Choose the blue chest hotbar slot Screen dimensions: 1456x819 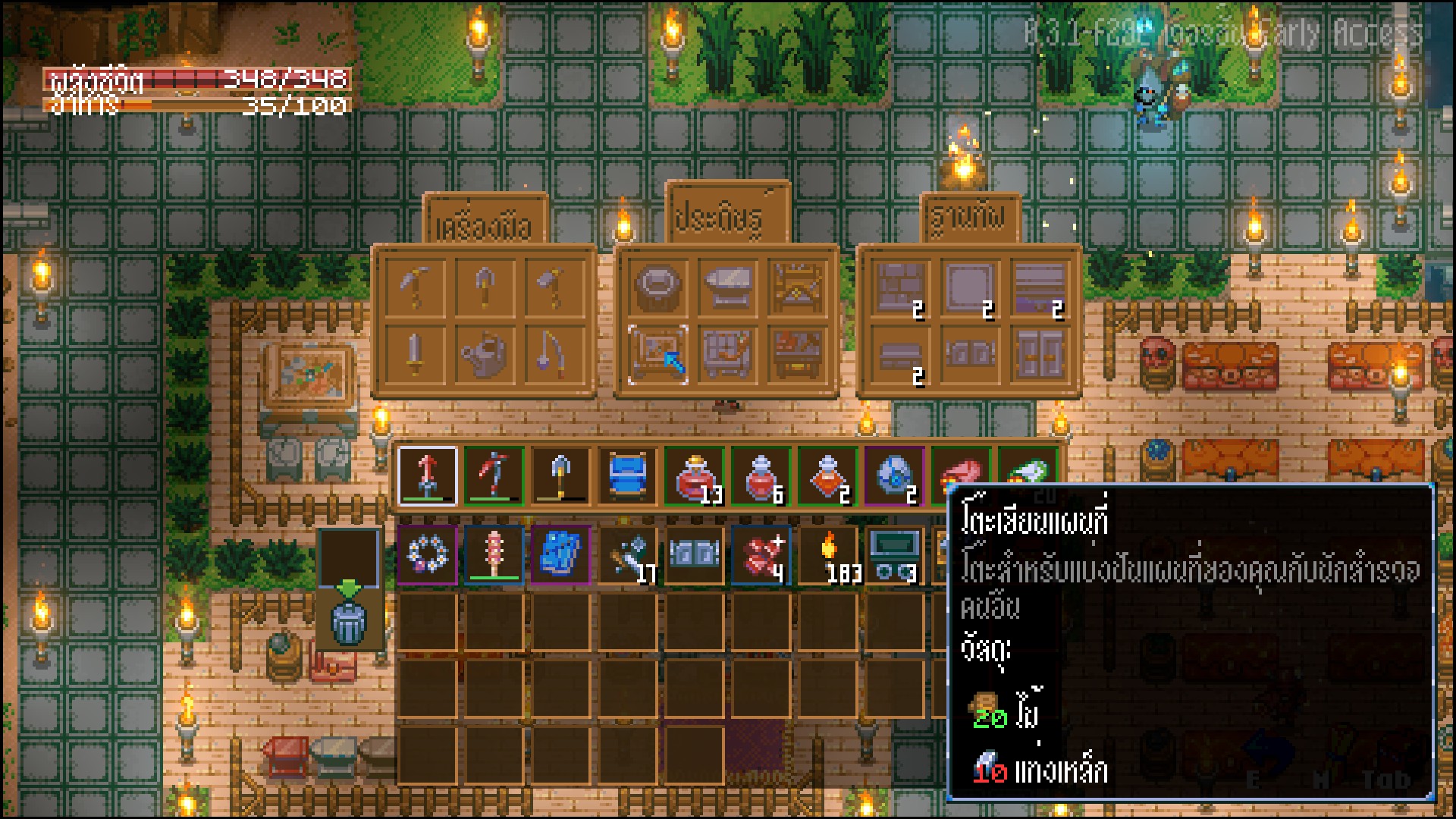(627, 476)
